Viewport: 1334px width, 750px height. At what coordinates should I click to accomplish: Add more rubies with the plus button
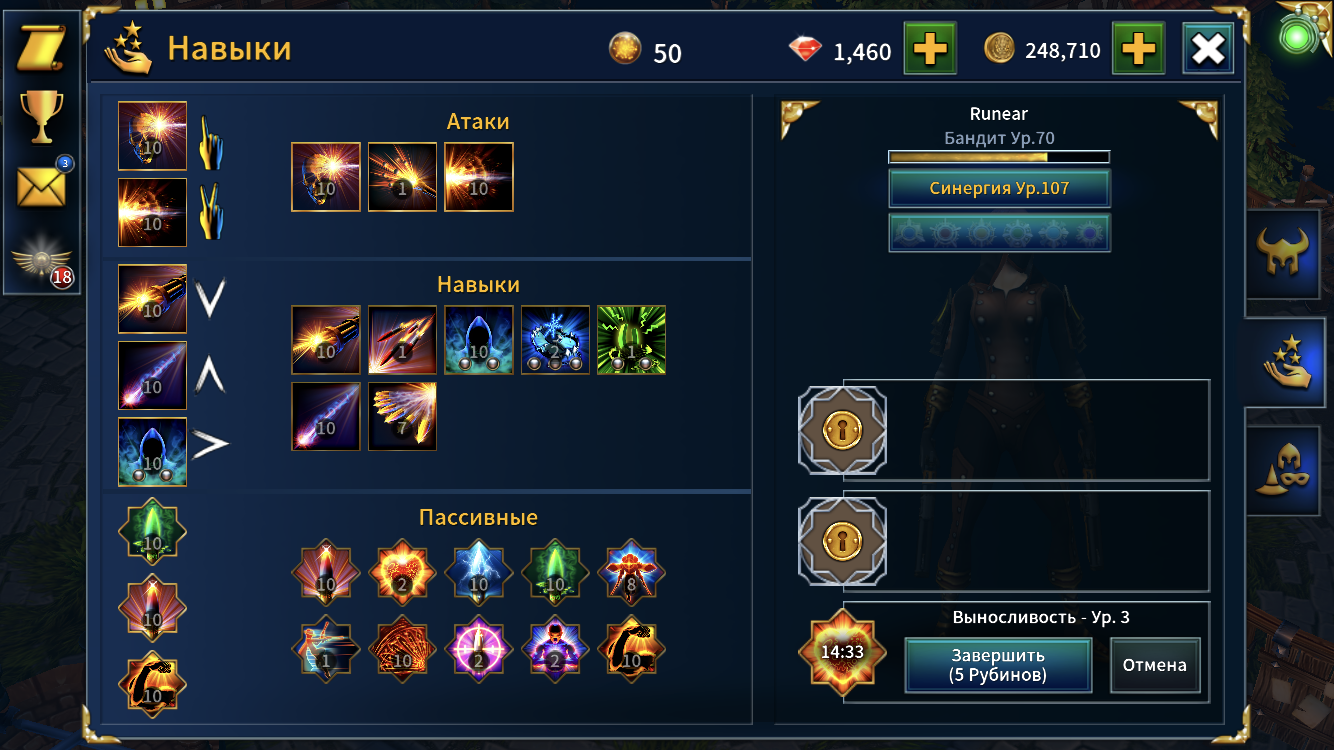pyautogui.click(x=930, y=49)
